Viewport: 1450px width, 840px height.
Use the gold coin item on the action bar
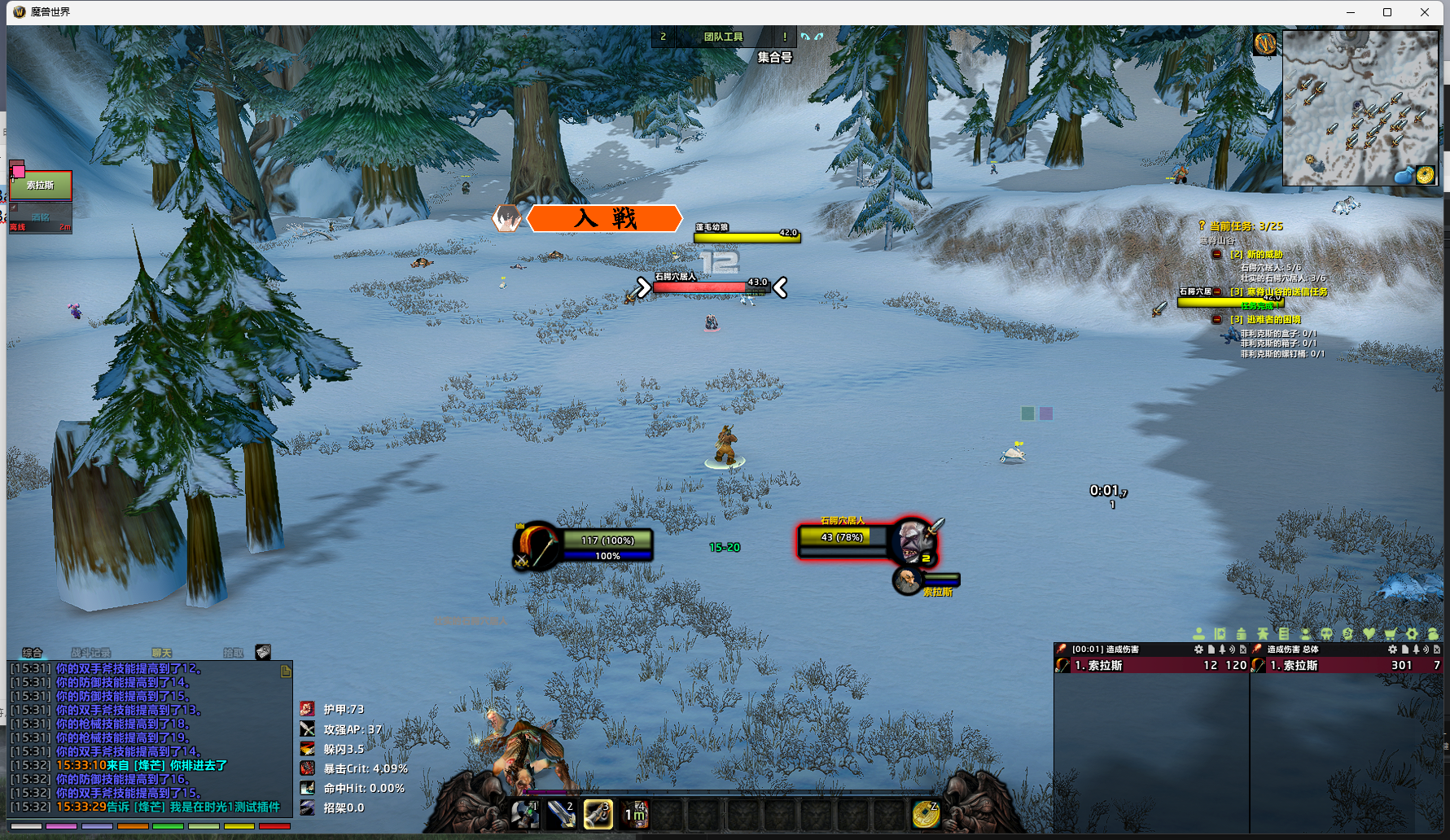(925, 814)
